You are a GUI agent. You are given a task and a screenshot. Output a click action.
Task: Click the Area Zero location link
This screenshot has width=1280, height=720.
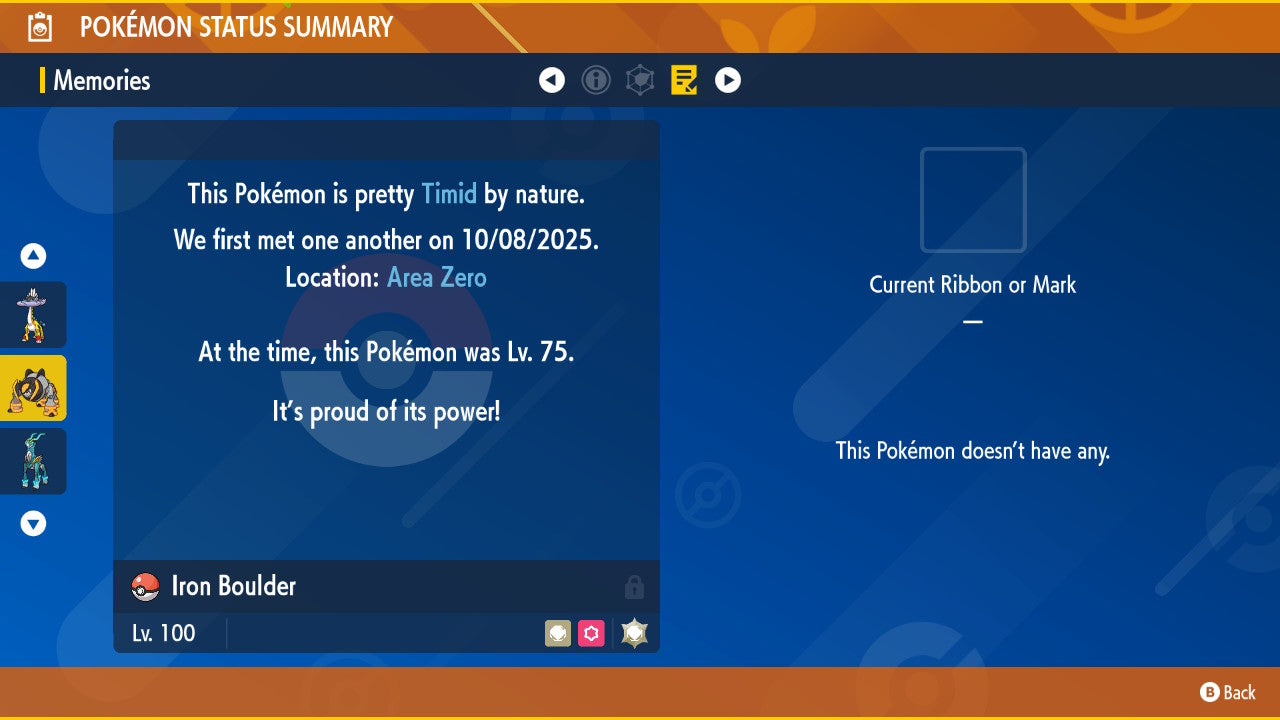[x=436, y=277]
